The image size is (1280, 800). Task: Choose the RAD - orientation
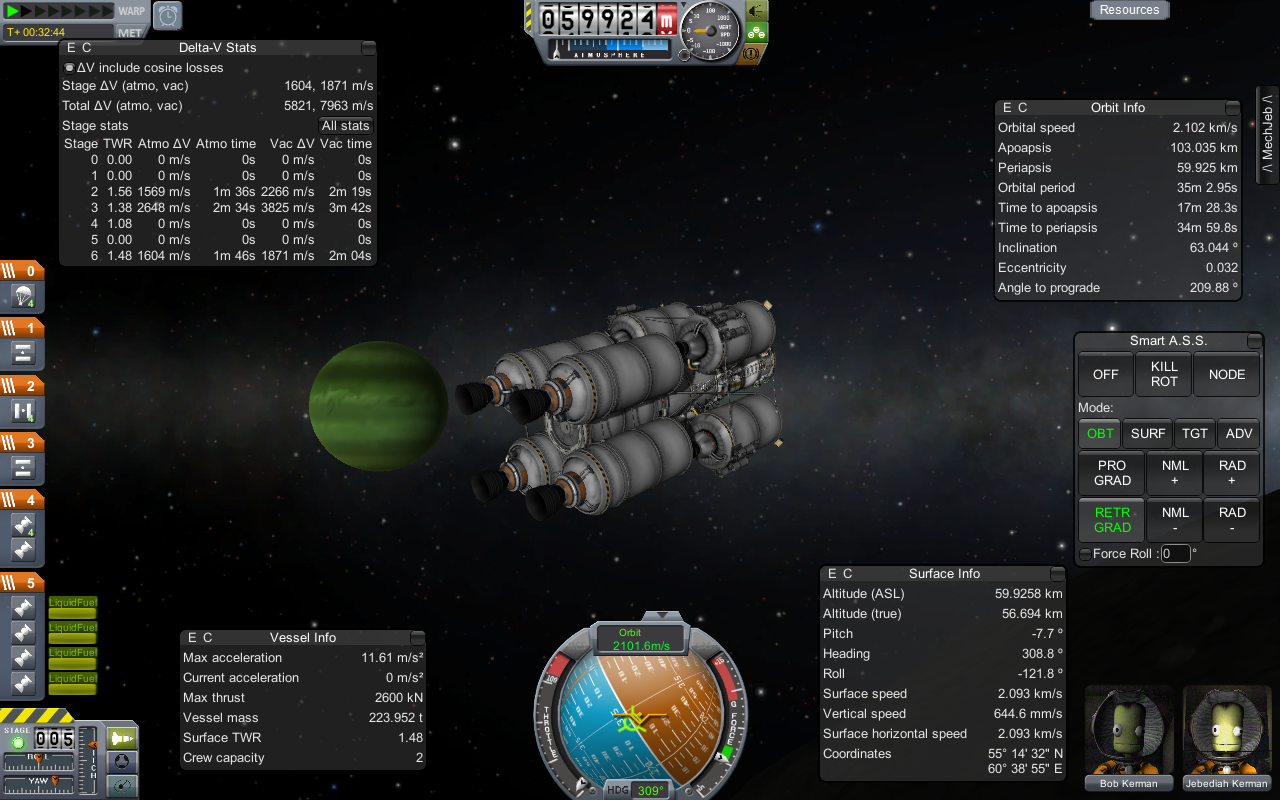click(1232, 520)
